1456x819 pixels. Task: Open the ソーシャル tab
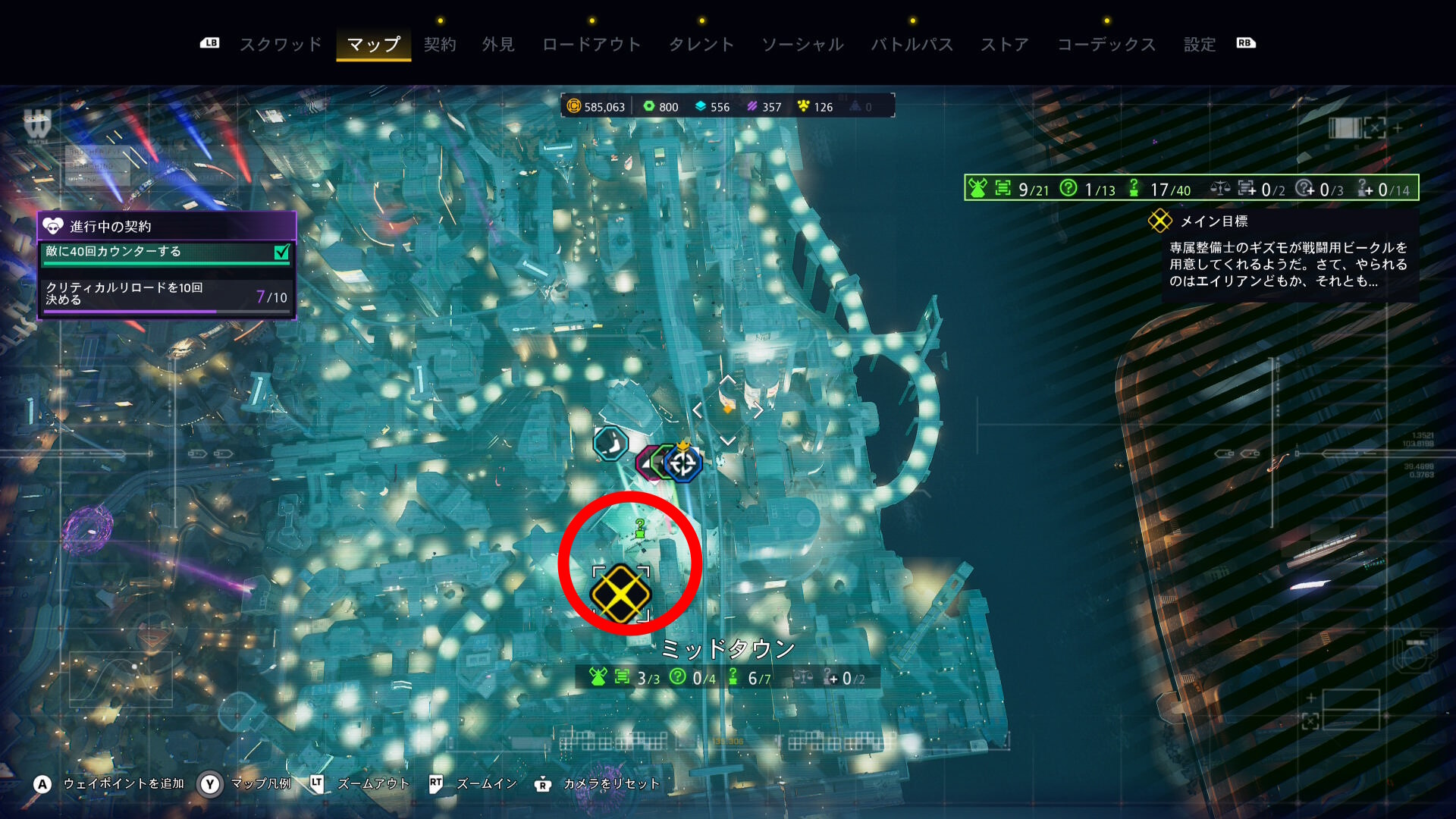[802, 45]
